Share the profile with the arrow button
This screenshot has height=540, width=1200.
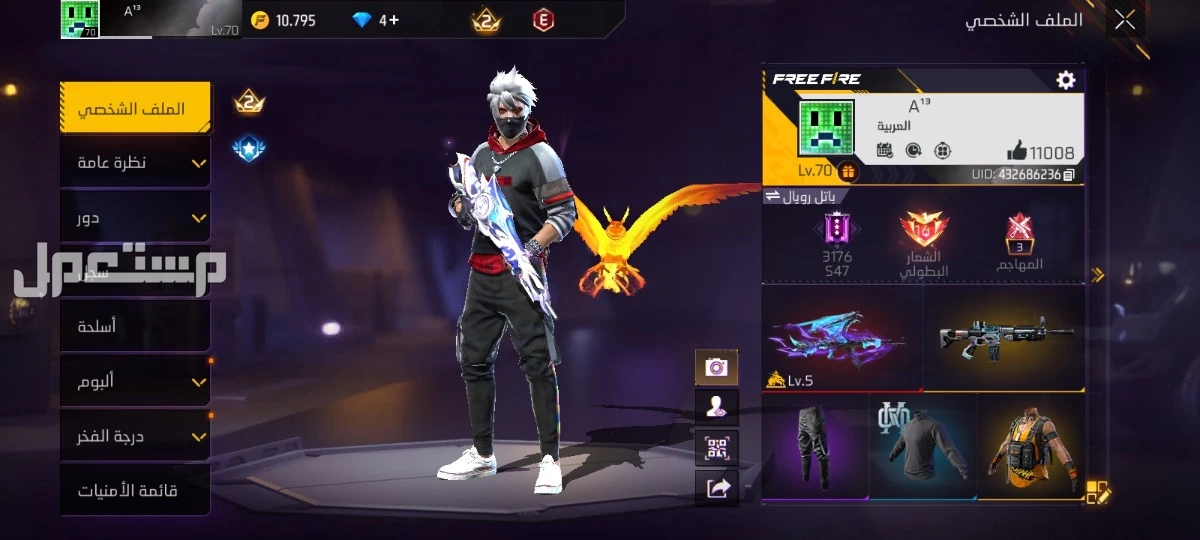[x=716, y=488]
